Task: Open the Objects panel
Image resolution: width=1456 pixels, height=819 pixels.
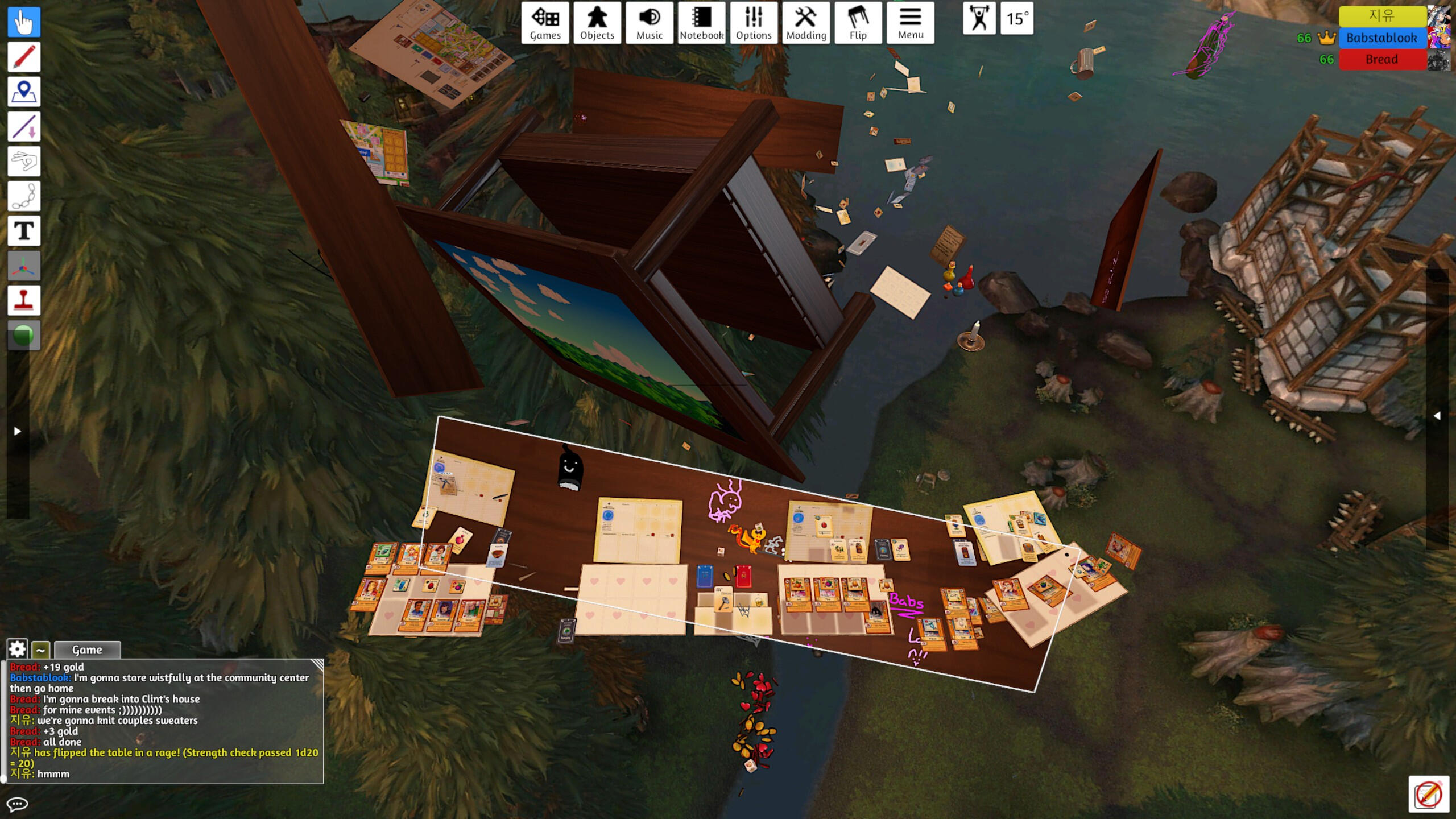Action: tap(597, 23)
